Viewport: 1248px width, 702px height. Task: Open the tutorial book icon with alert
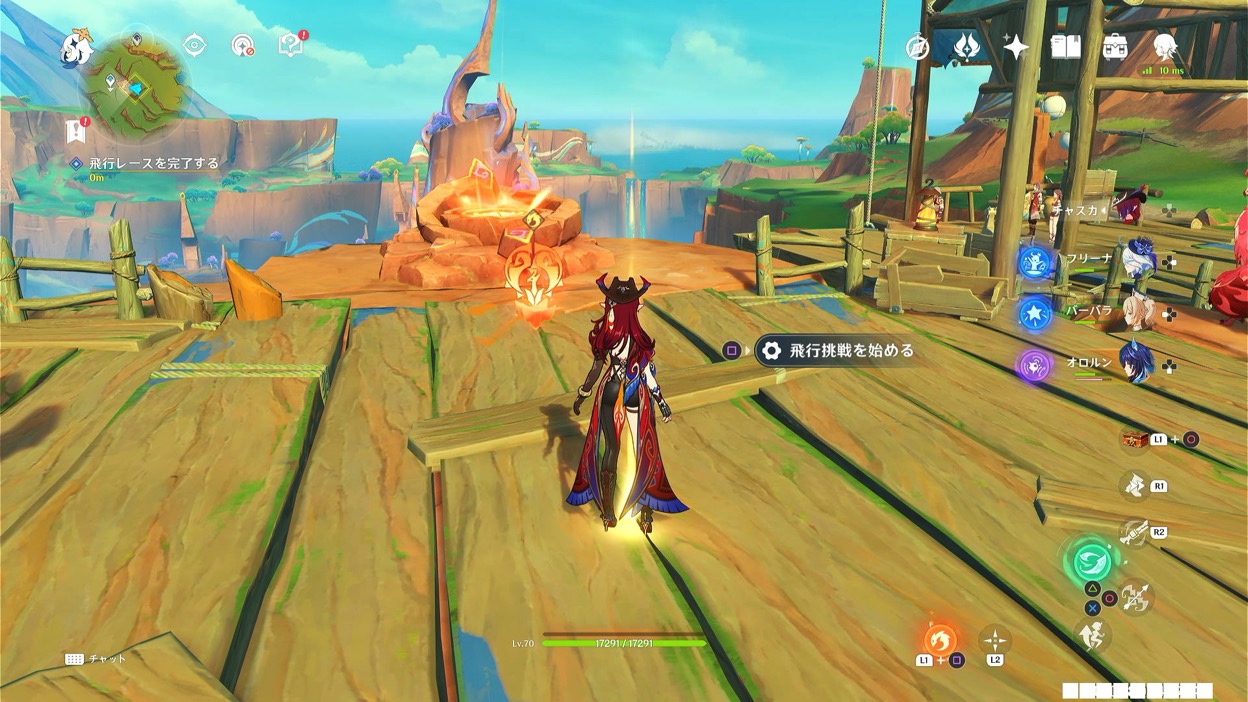(x=290, y=45)
